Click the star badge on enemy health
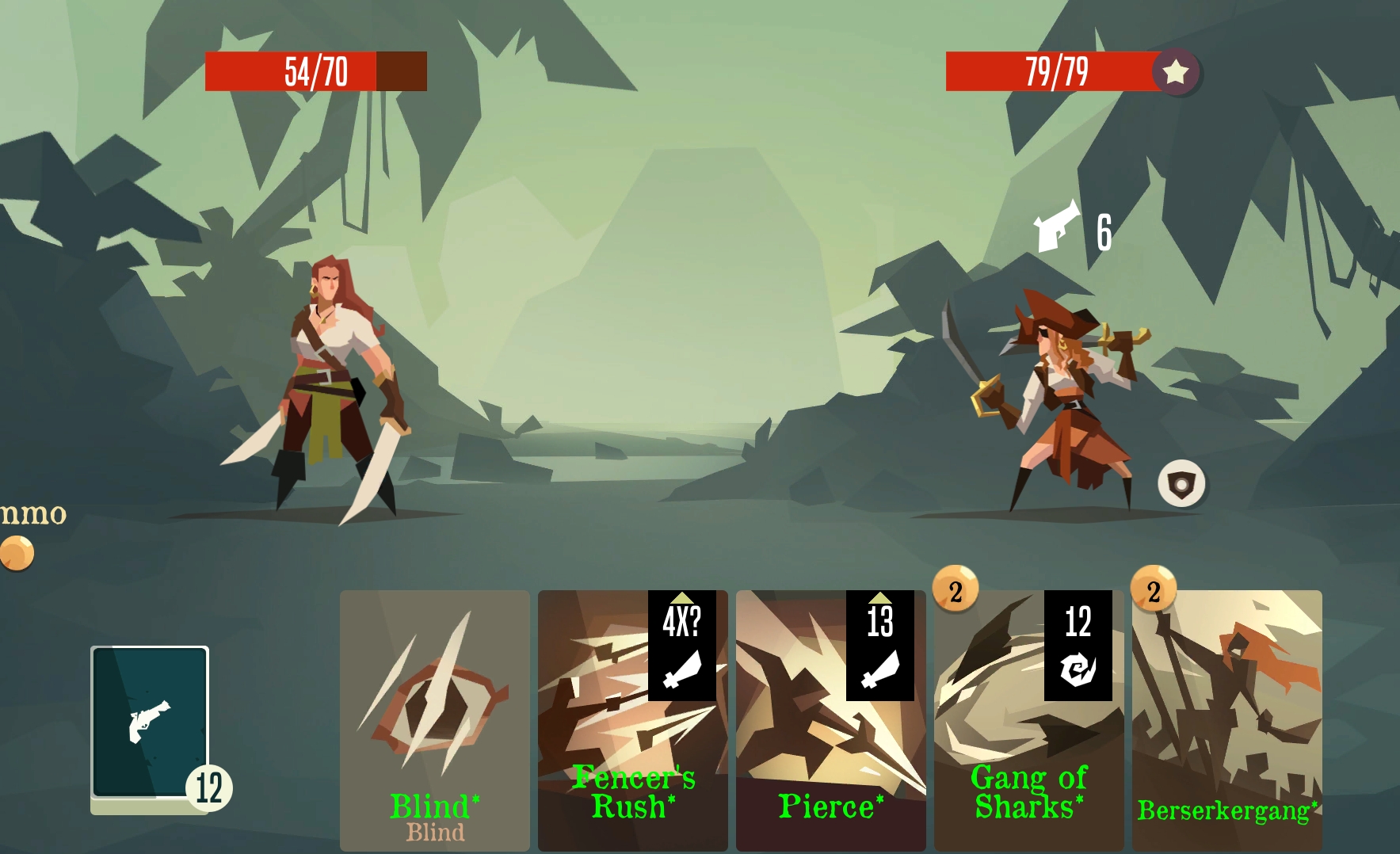Screen dimensions: 1400x854 coord(1176,72)
